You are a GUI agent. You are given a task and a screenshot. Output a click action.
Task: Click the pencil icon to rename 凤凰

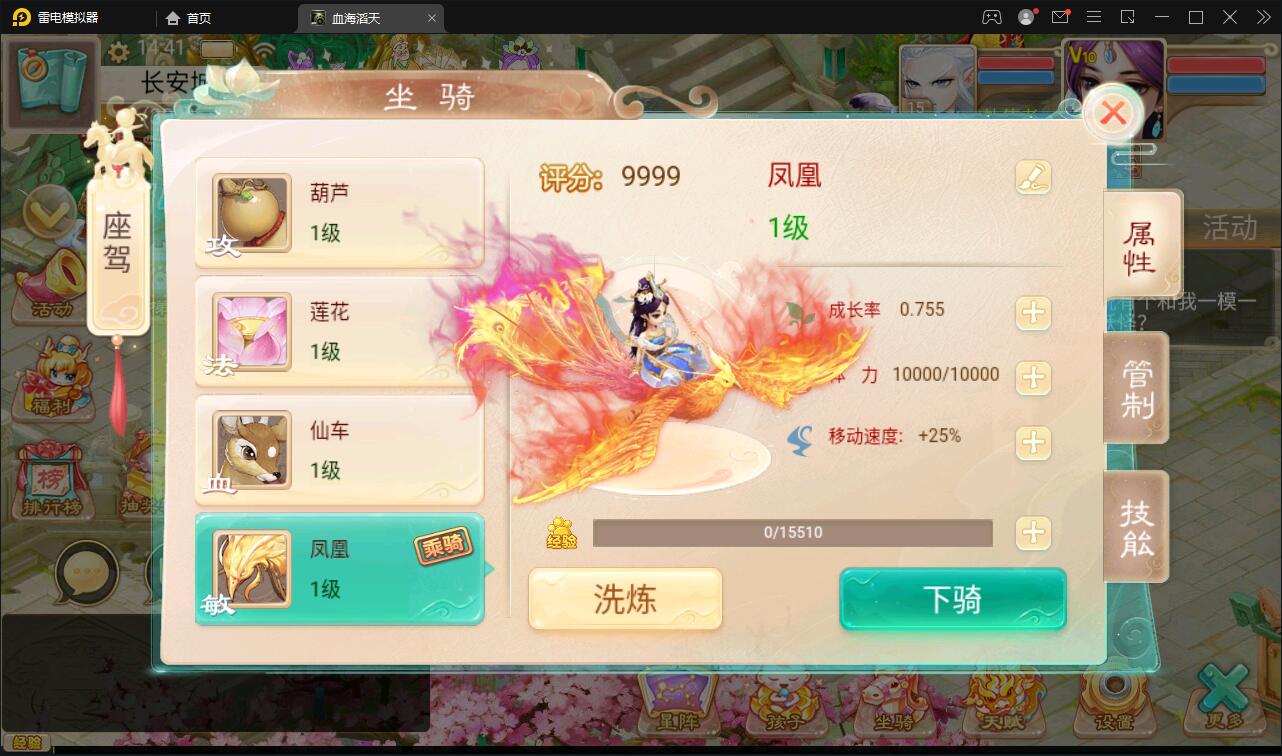1034,176
